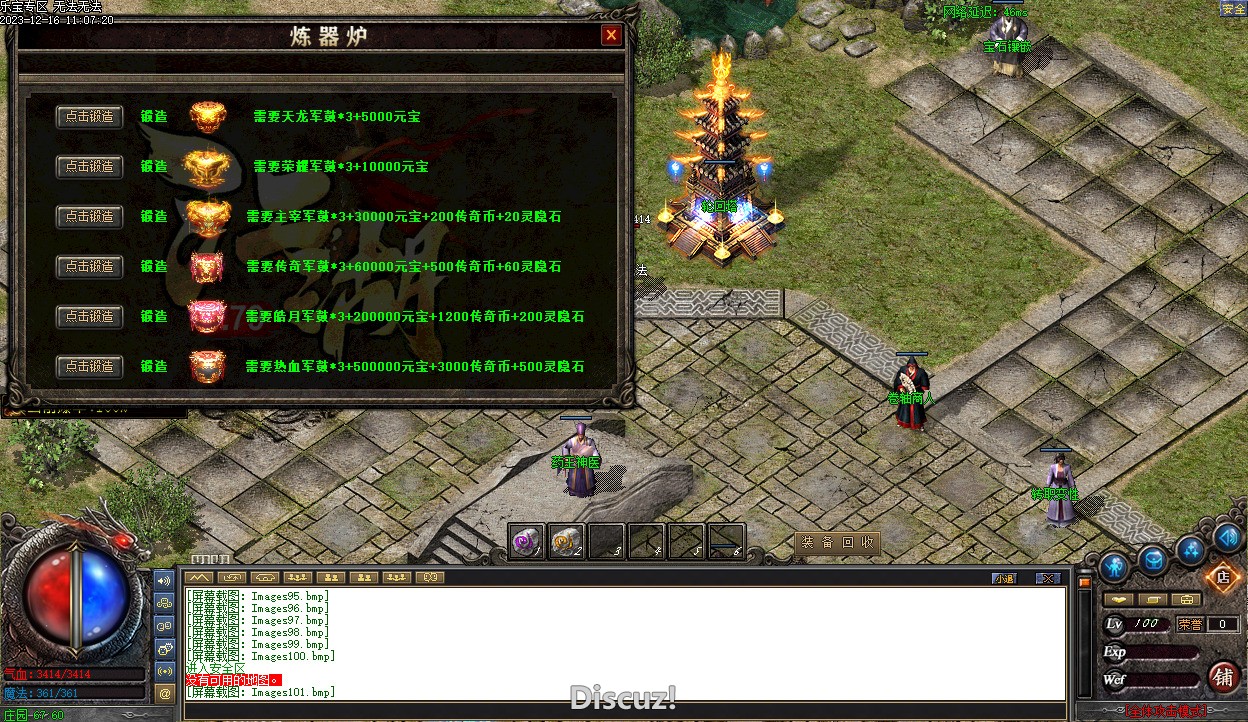Open the character panel round blue icon
1248x722 pixels.
point(1114,567)
